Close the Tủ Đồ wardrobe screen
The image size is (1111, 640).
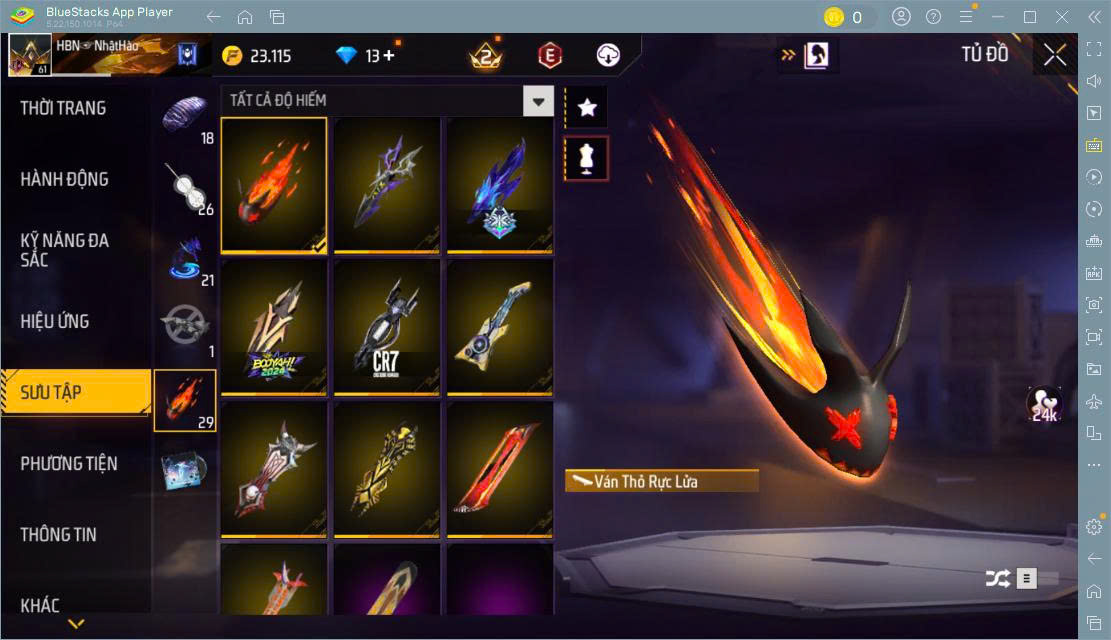(x=1054, y=55)
